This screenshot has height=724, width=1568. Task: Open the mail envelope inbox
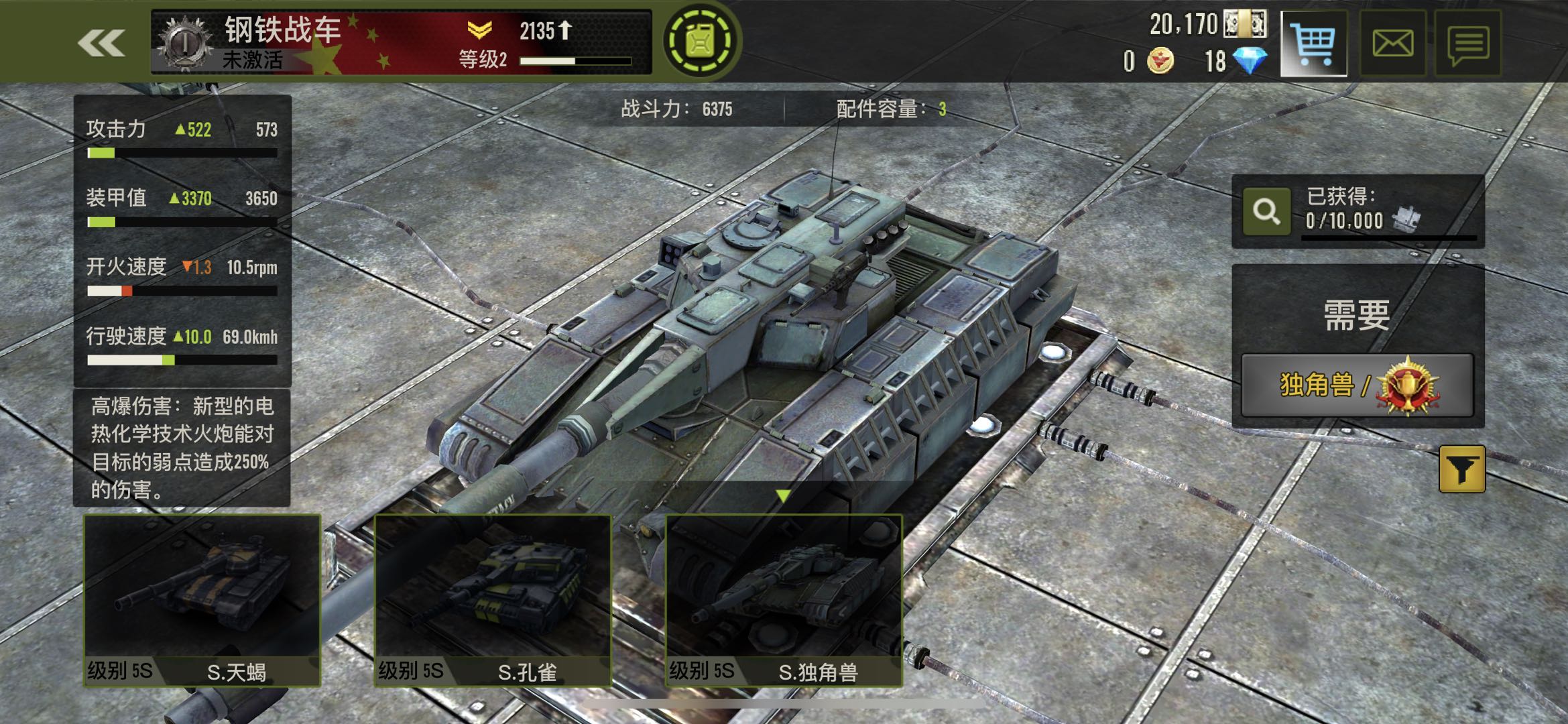(x=1392, y=44)
